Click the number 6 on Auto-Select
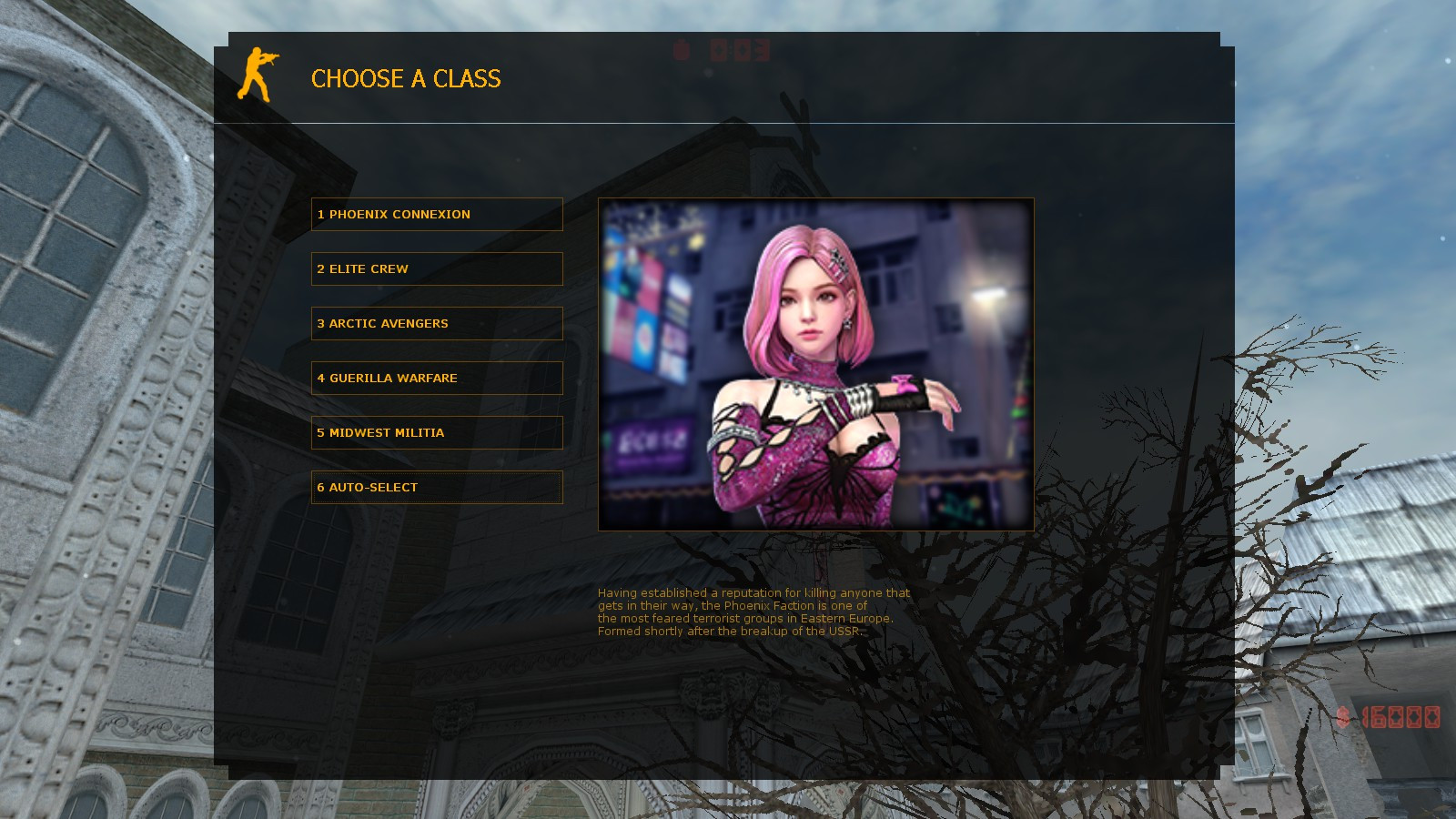This screenshot has height=819, width=1456. pos(320,487)
